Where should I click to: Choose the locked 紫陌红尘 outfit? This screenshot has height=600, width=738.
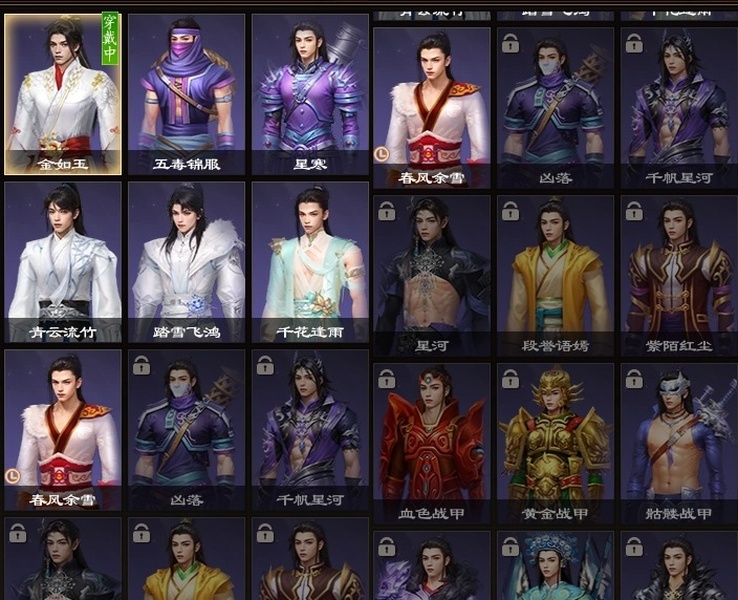(679, 275)
